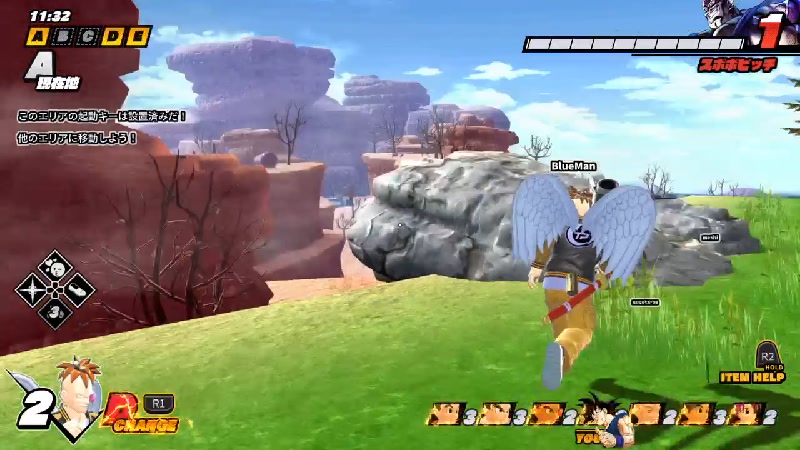800x450 pixels.
Task: Activate the sparkle star skill in the diamond wheel
Action: (33, 290)
